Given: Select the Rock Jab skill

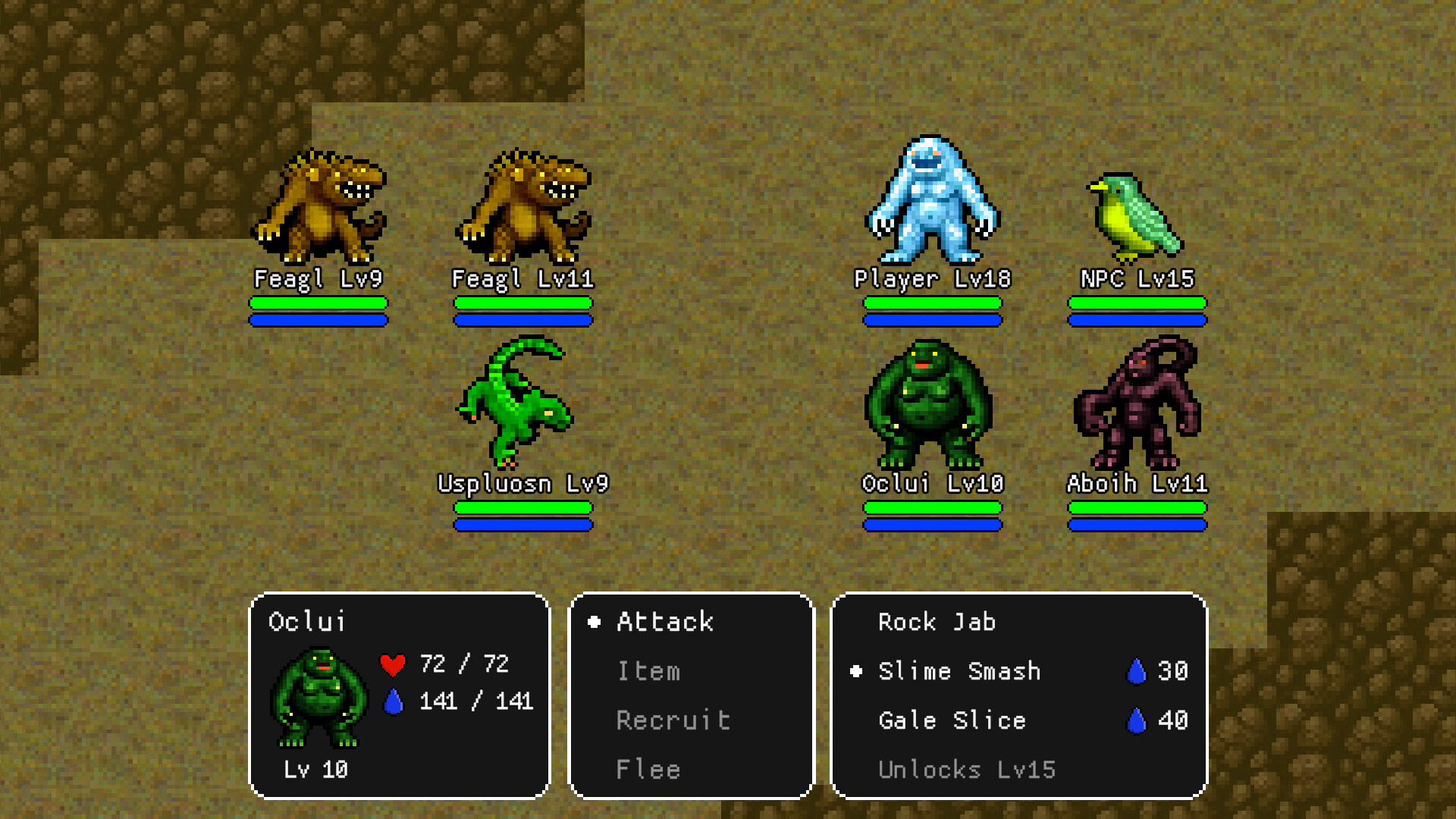Looking at the screenshot, I should pyautogui.click(x=937, y=622).
